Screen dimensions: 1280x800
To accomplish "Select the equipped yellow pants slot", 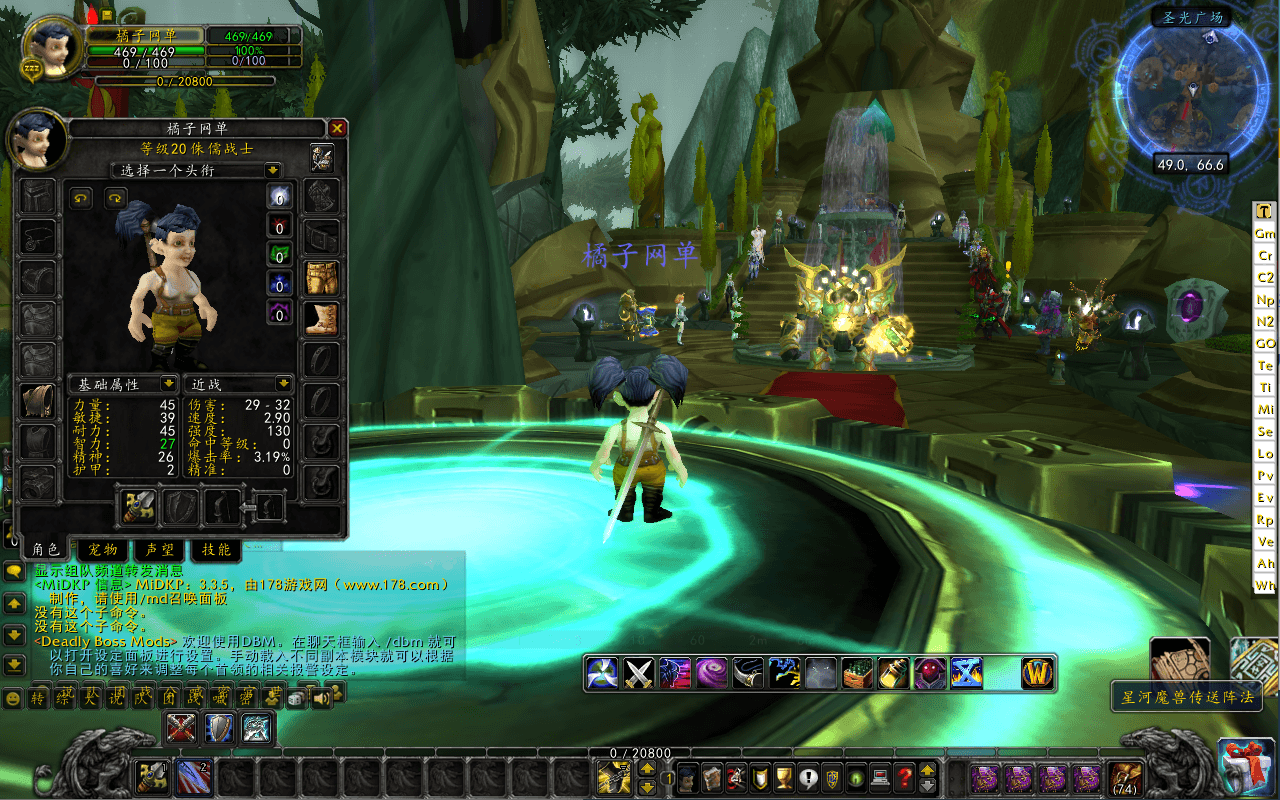I will click(x=322, y=279).
